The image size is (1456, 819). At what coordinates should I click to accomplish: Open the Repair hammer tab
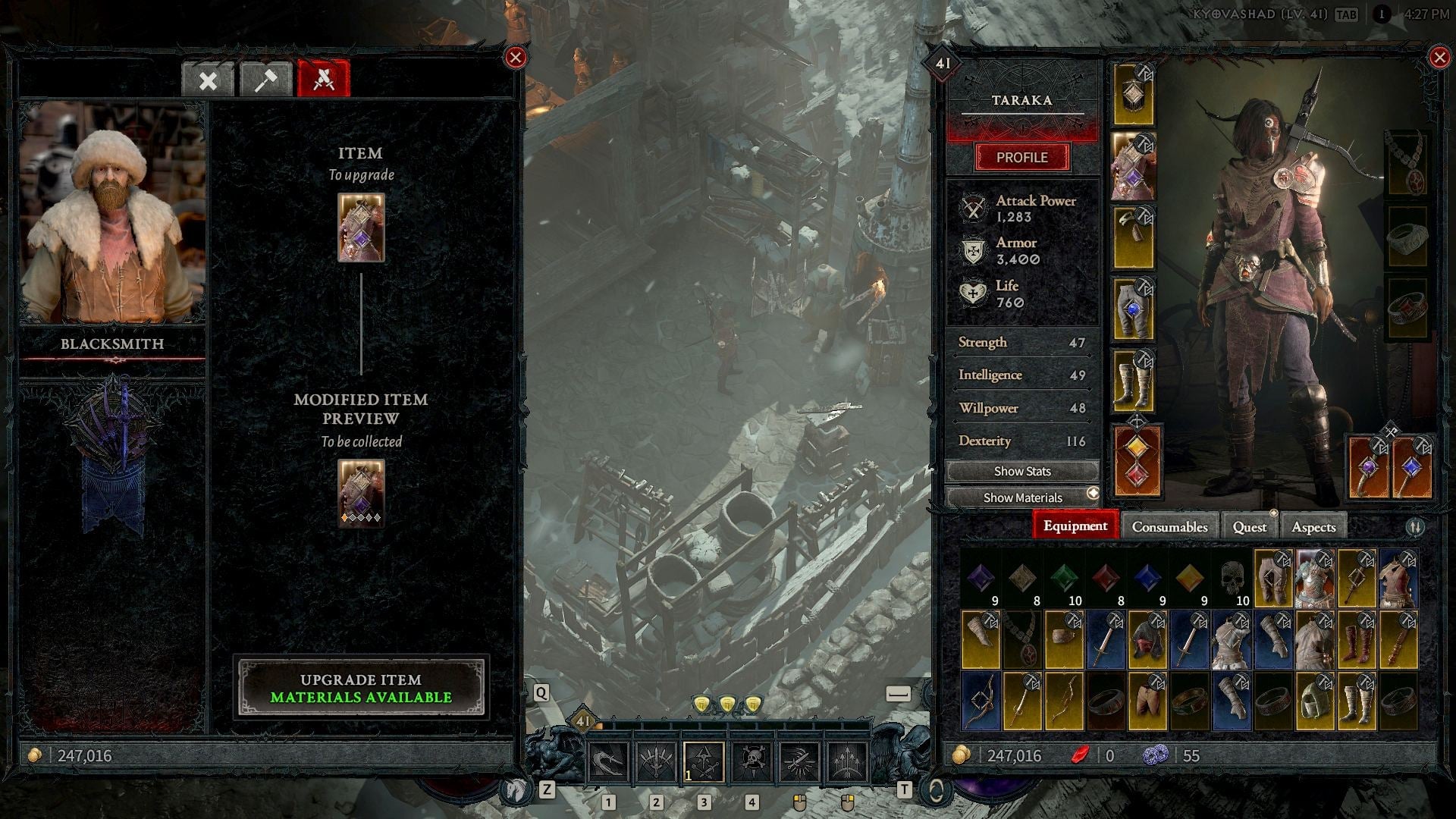coord(265,80)
